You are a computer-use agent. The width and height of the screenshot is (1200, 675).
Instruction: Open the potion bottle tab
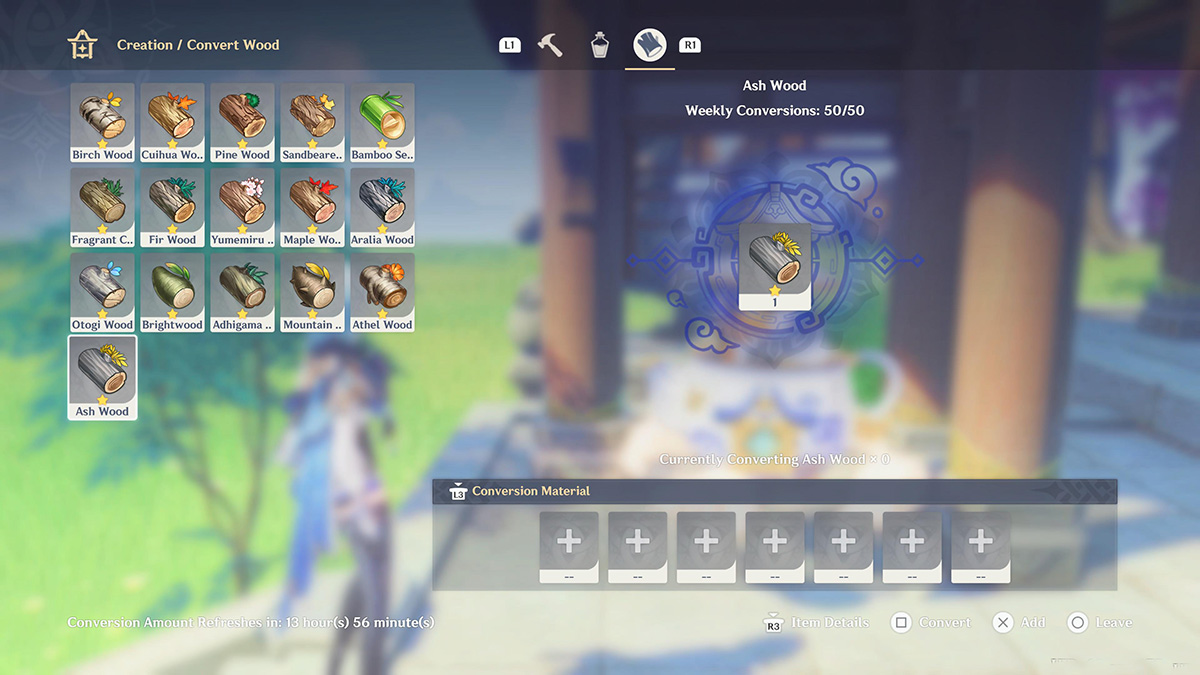599,45
